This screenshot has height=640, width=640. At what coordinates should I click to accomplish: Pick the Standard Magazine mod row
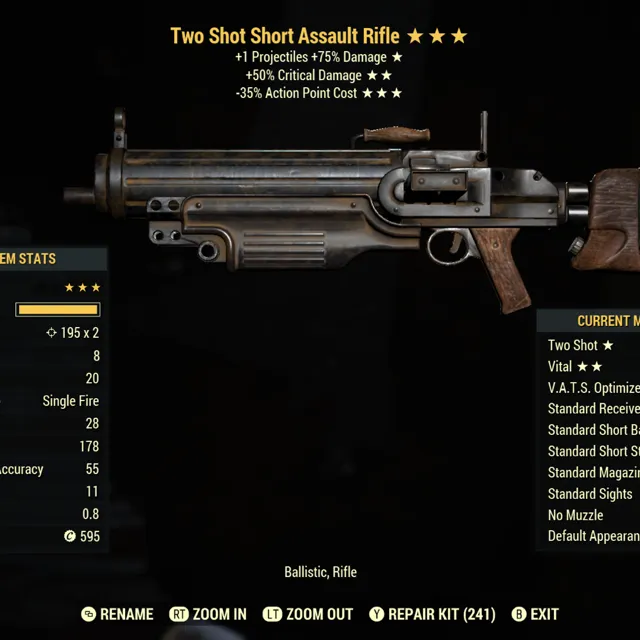593,472
